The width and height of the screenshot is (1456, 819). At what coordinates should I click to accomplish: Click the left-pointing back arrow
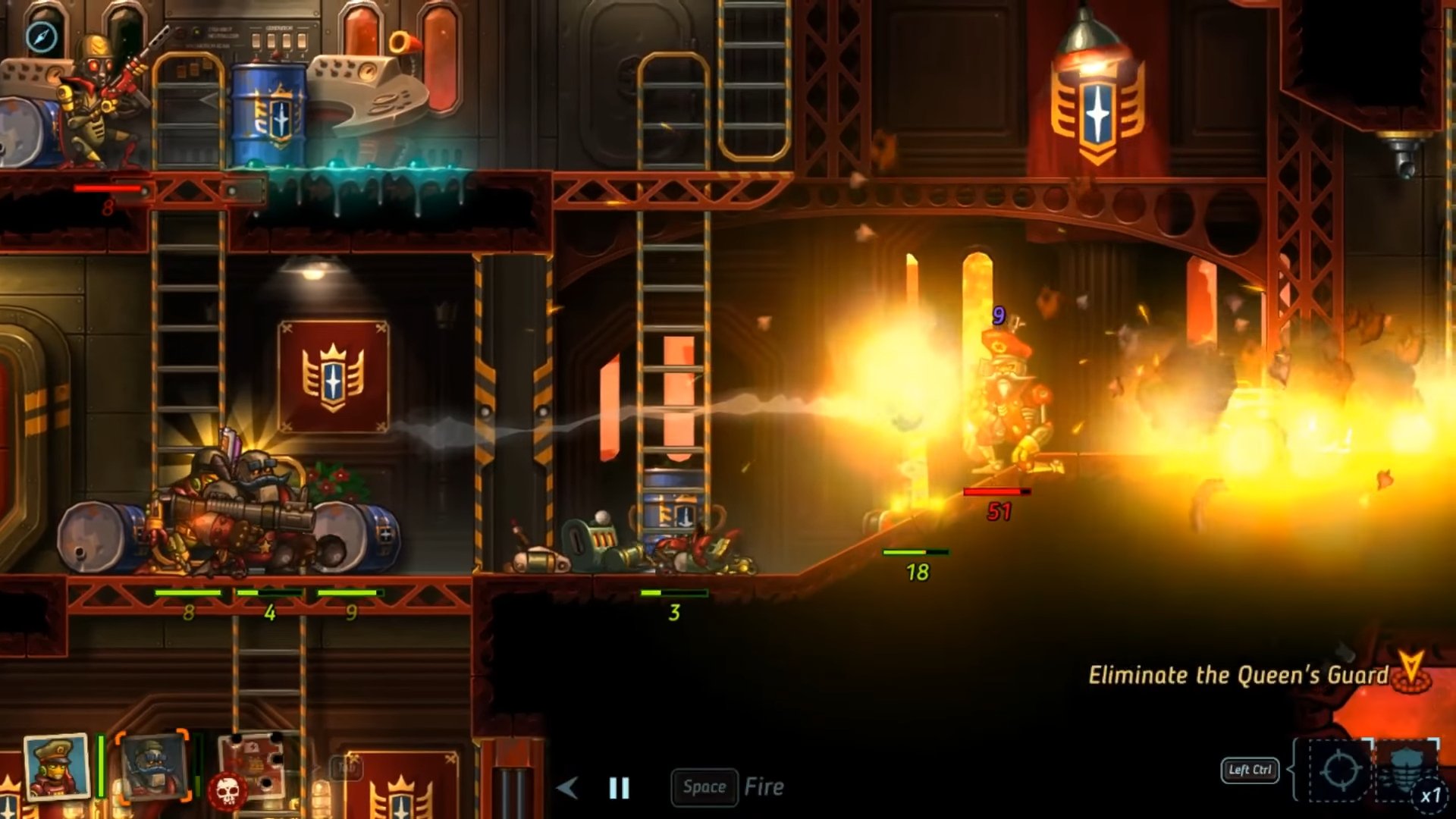coord(567,788)
